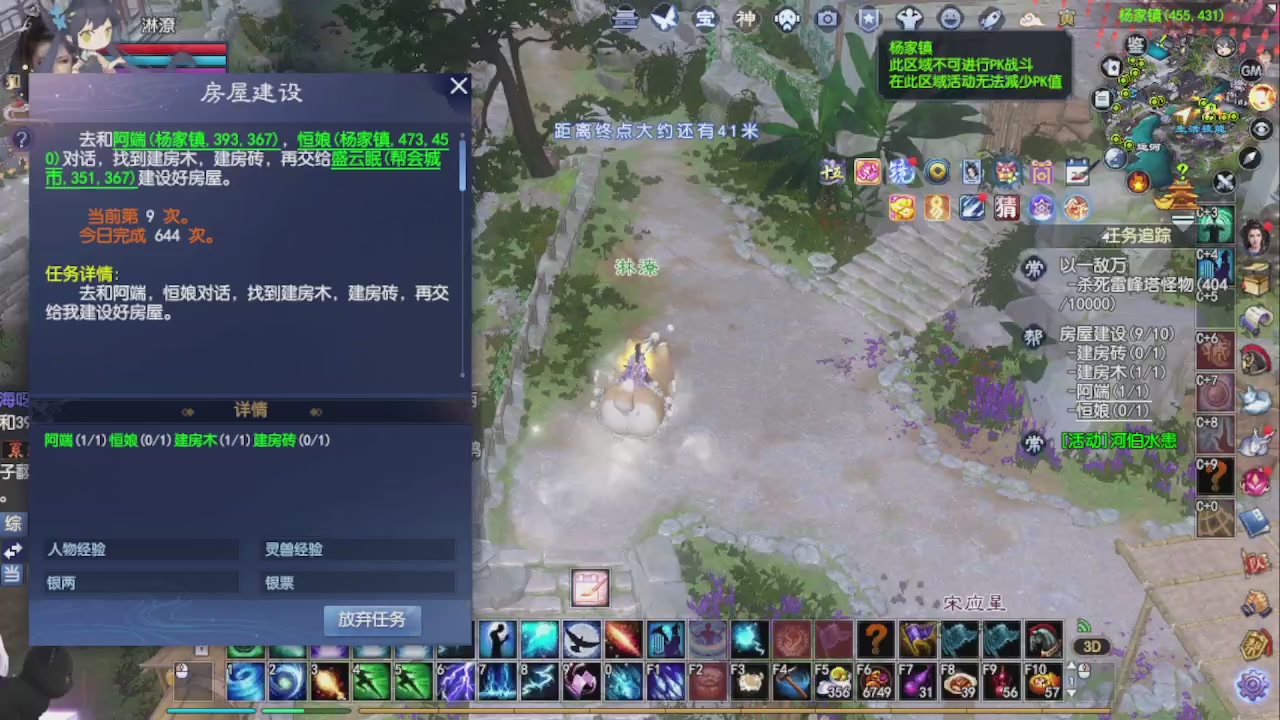
Task: Toggle the 帮 marker beside 房屋建设 quest
Action: click(x=1033, y=338)
